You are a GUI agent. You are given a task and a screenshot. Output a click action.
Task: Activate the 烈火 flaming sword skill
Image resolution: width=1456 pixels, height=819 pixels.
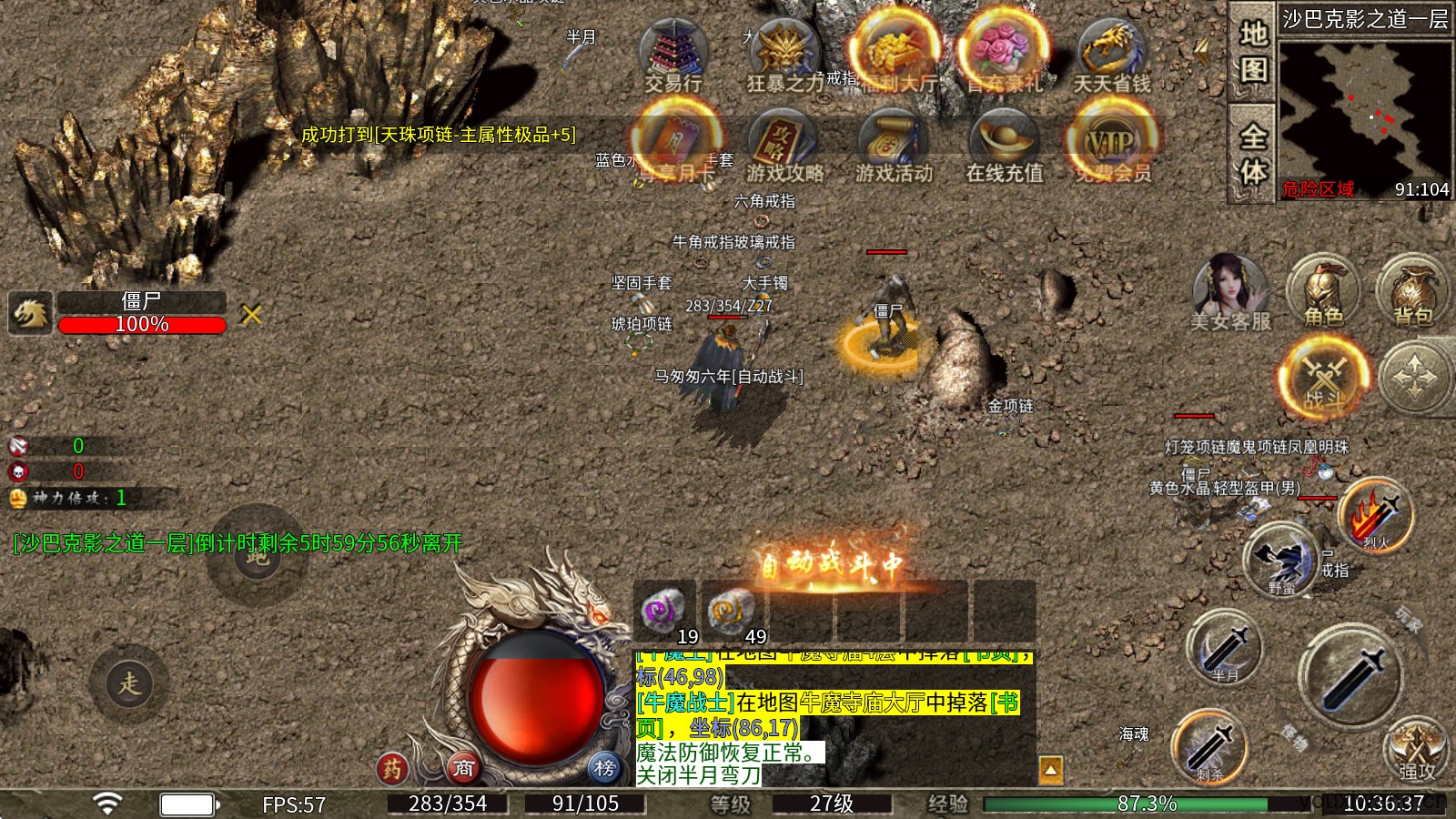coord(1376,515)
